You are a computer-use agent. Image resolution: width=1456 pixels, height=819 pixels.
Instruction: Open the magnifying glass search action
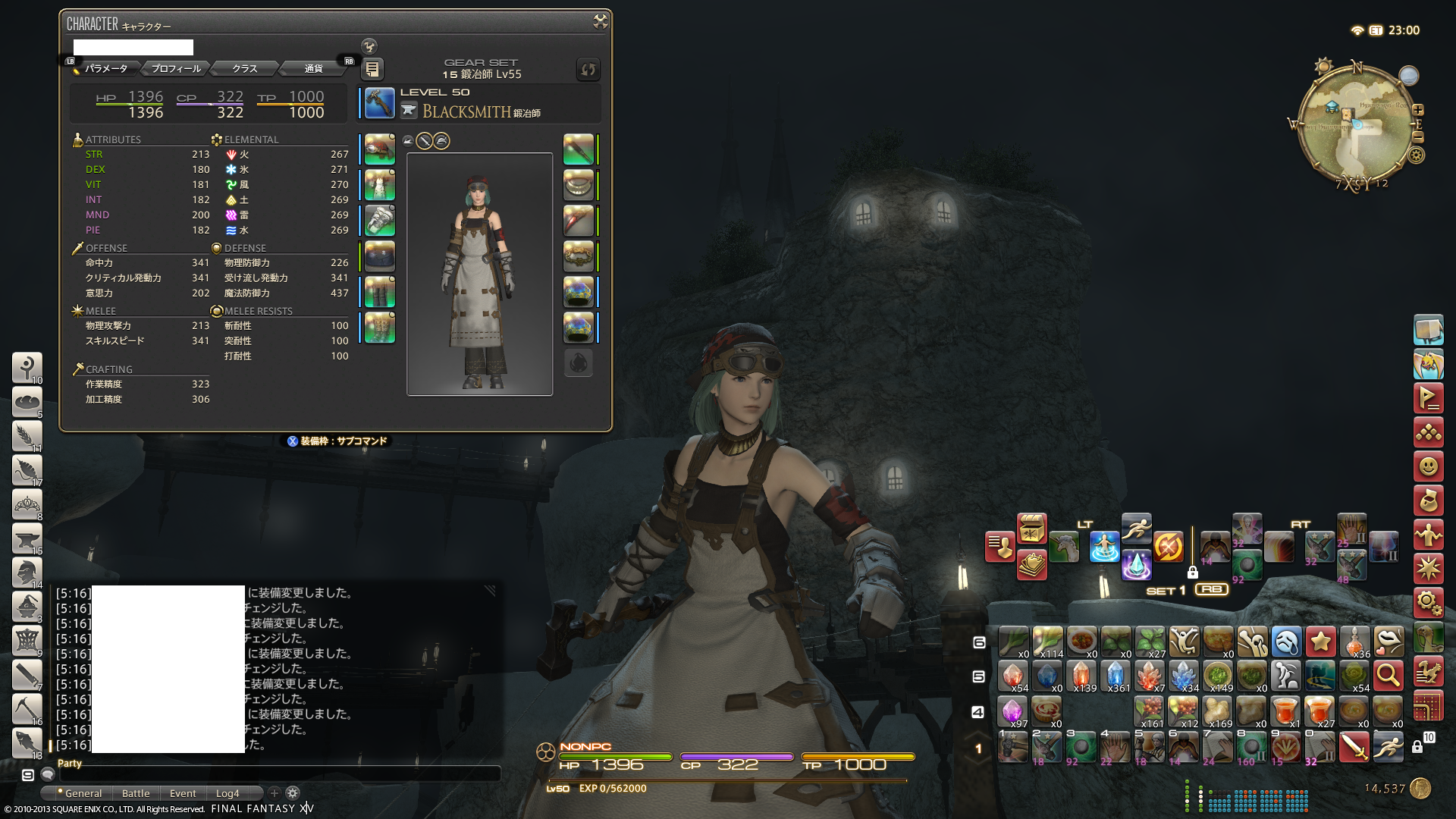click(x=1388, y=674)
